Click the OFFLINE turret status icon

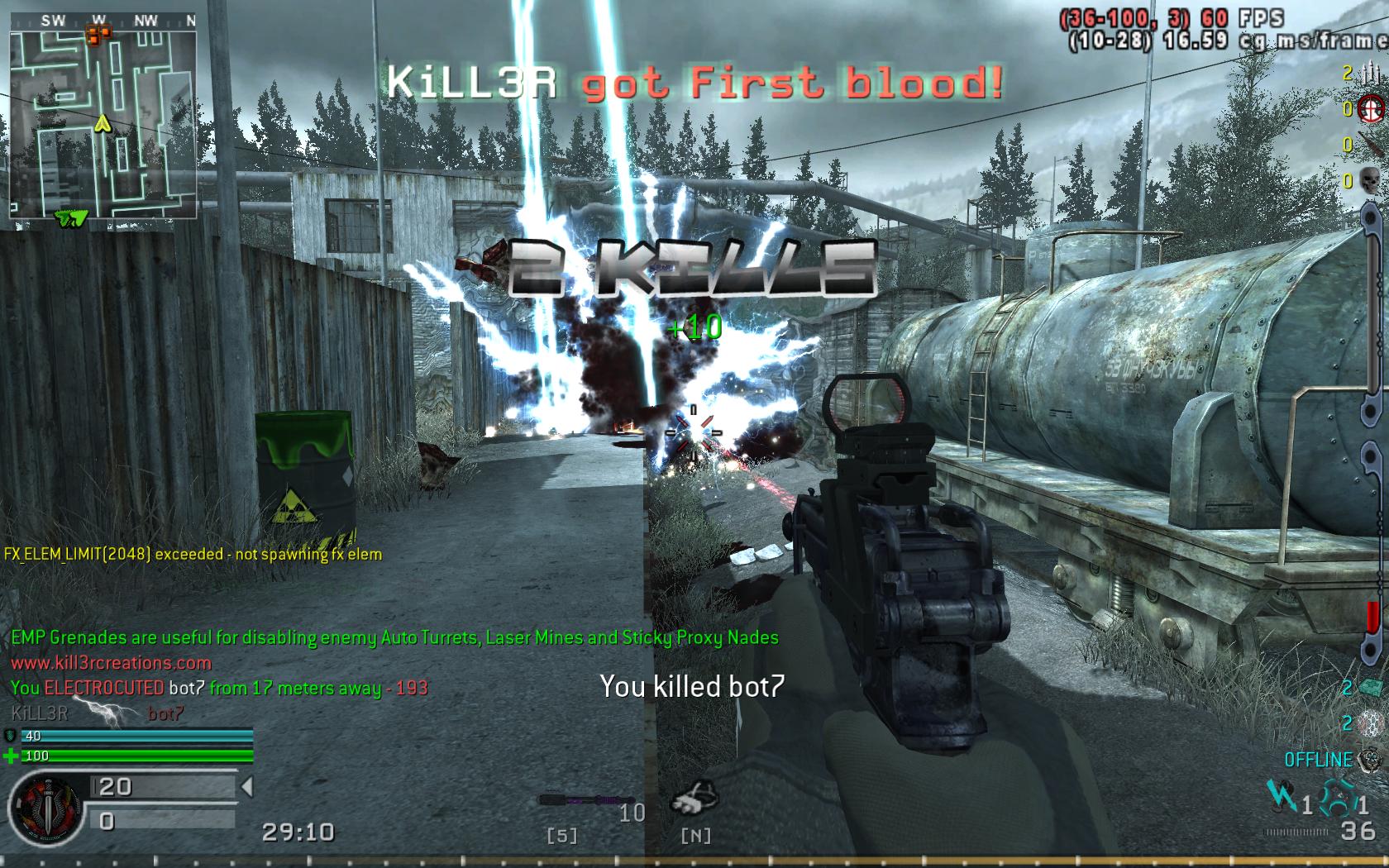coord(1370,759)
